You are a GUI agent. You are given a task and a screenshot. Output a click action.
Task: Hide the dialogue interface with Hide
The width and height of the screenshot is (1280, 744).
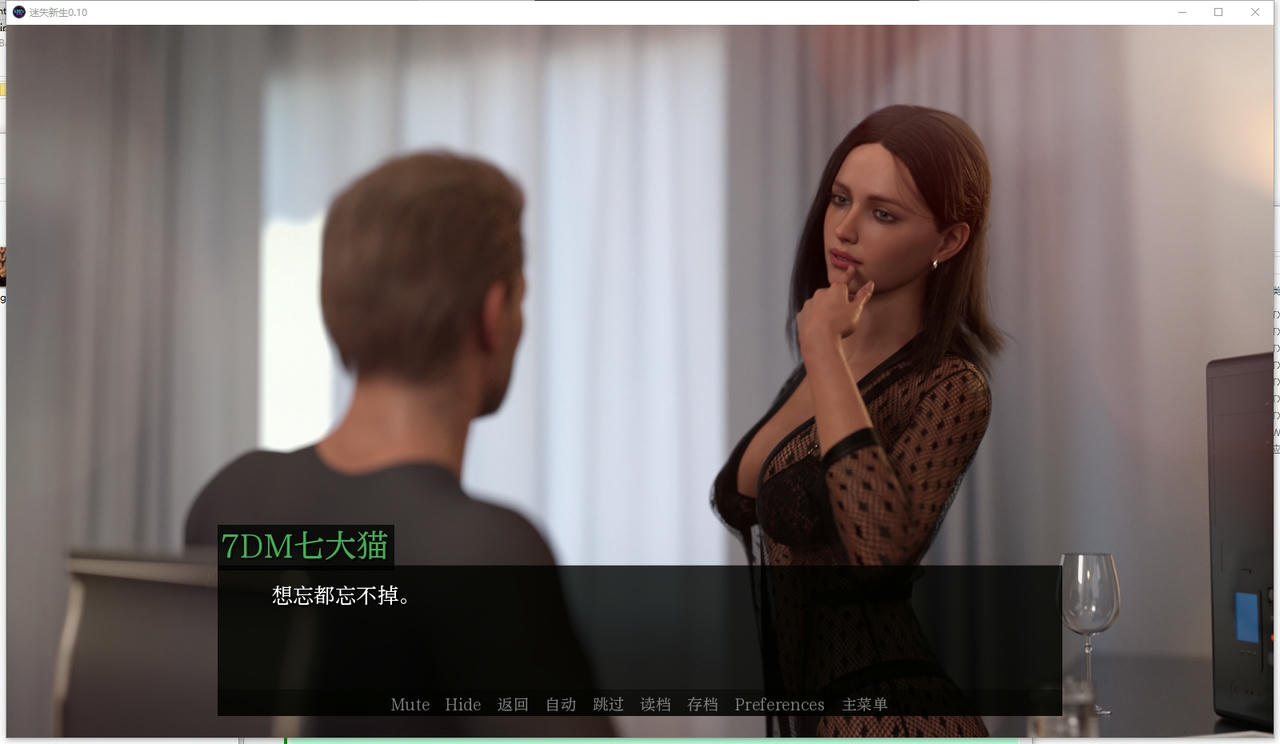point(462,705)
